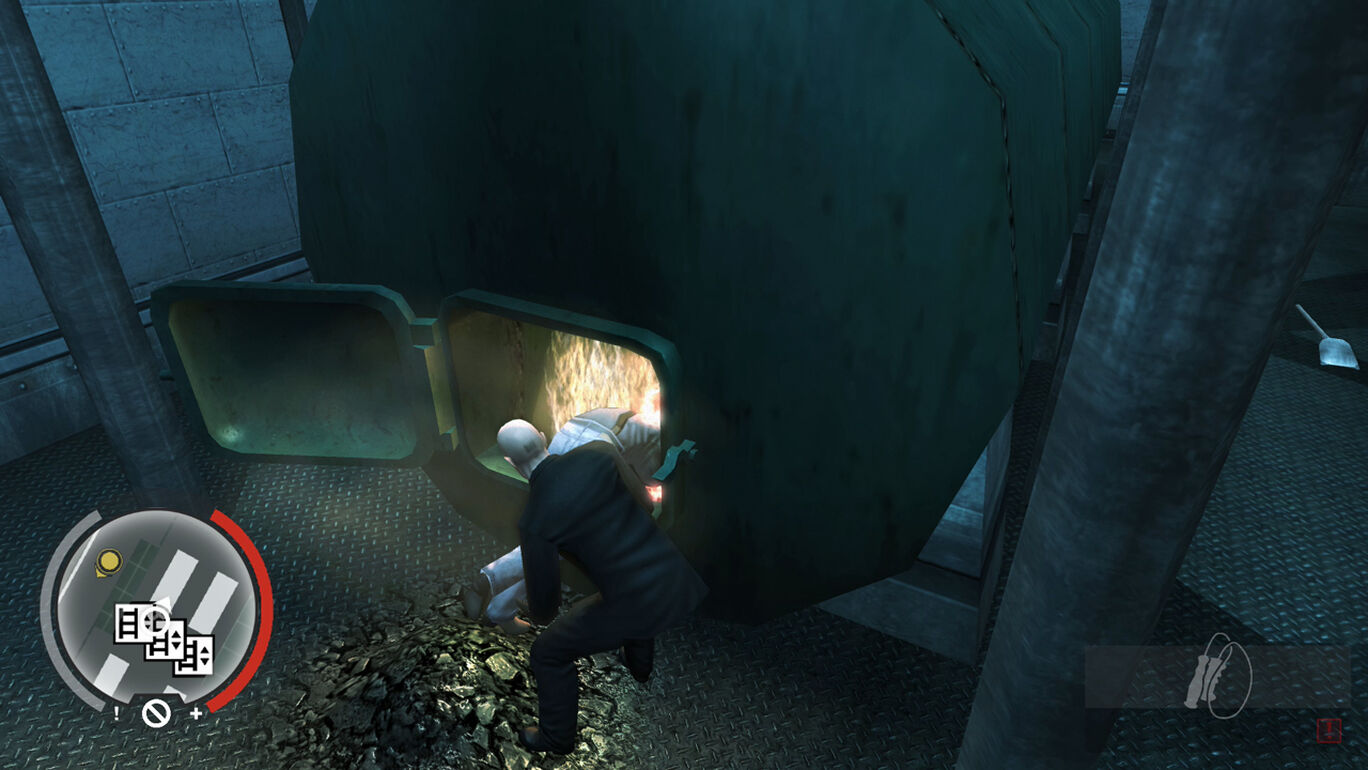Click the exclamation mark icon under the minimap
Image resolution: width=1368 pixels, height=770 pixels.
[117, 713]
